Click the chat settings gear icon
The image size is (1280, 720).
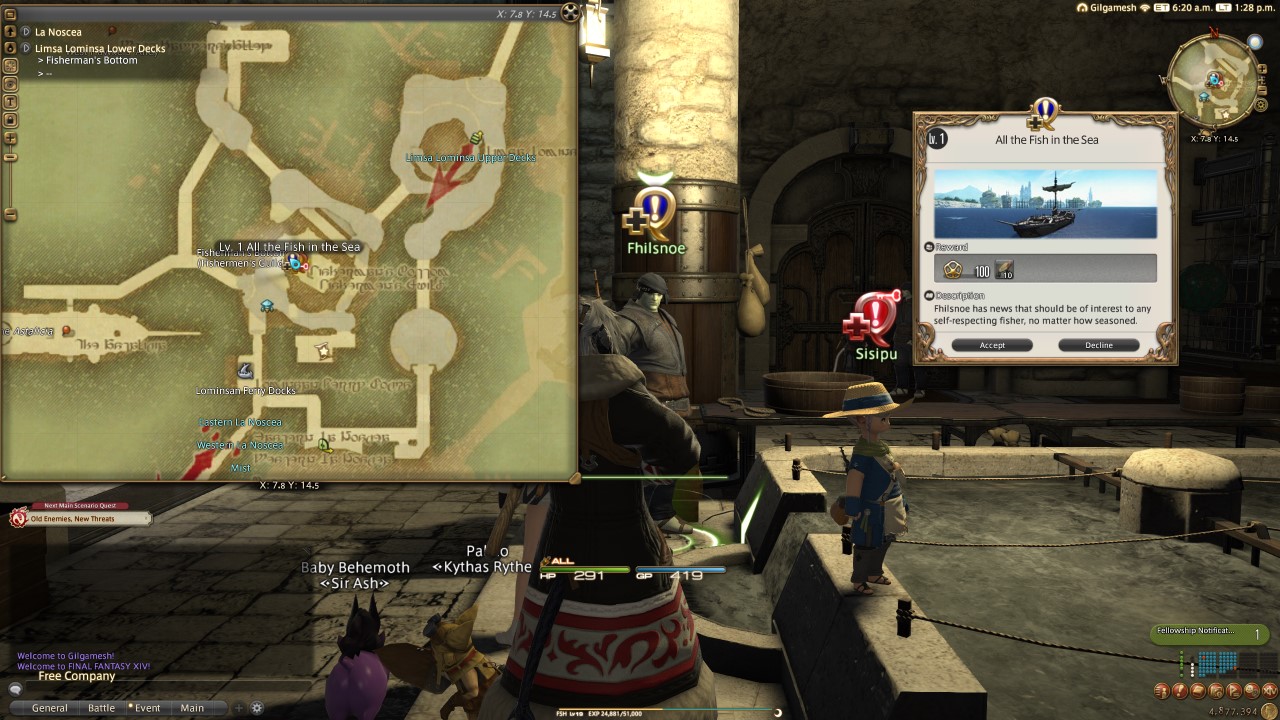257,707
